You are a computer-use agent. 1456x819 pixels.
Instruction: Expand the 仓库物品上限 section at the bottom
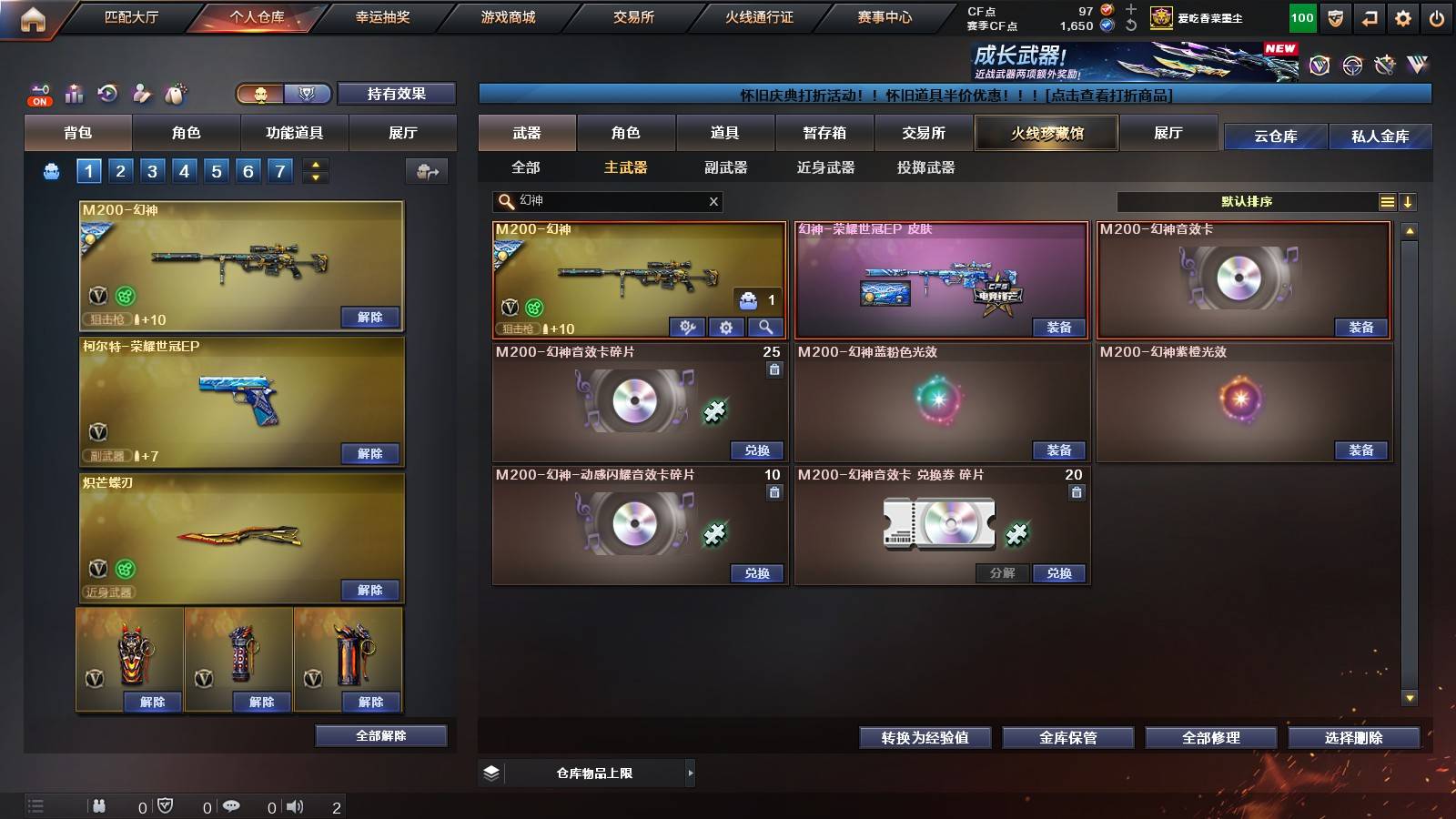pos(692,773)
